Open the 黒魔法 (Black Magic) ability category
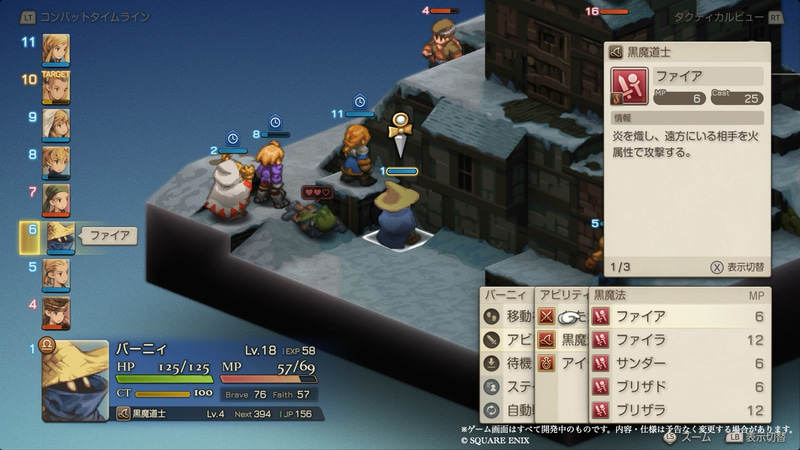This screenshot has width=800, height=450. tap(562, 340)
